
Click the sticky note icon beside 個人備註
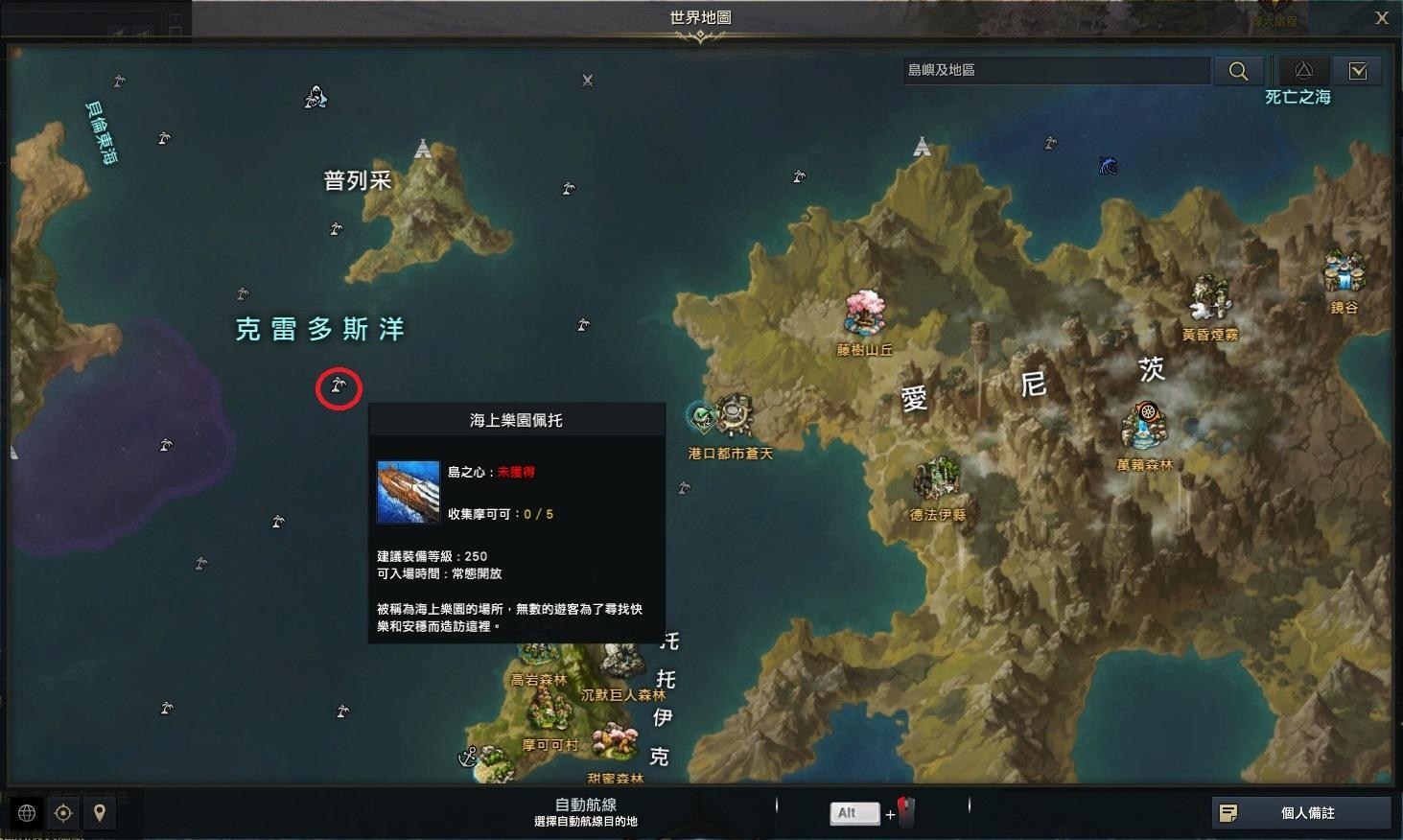pos(1228,811)
